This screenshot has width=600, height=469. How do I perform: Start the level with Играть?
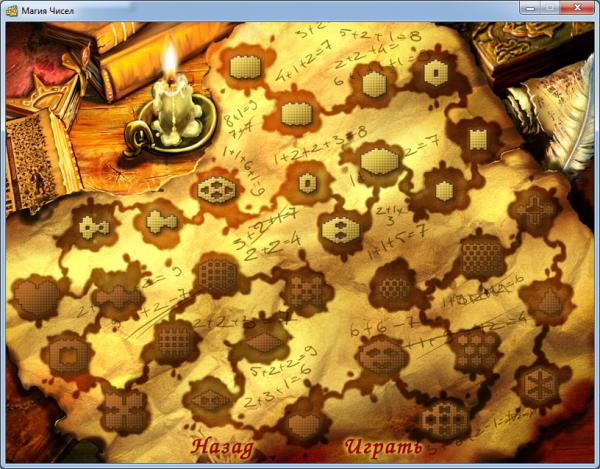pos(384,445)
